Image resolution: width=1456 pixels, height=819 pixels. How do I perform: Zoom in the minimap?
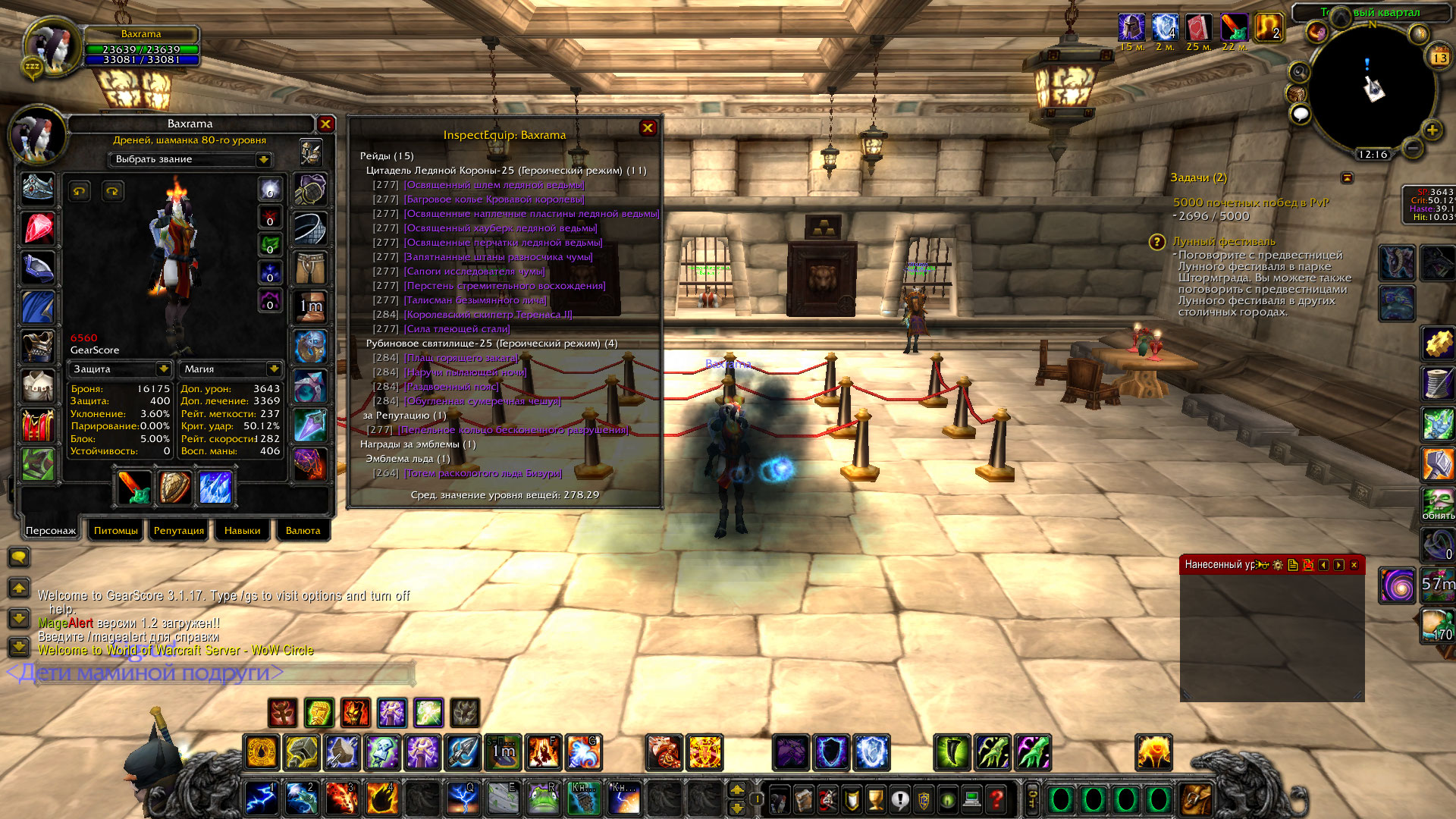(x=1432, y=130)
